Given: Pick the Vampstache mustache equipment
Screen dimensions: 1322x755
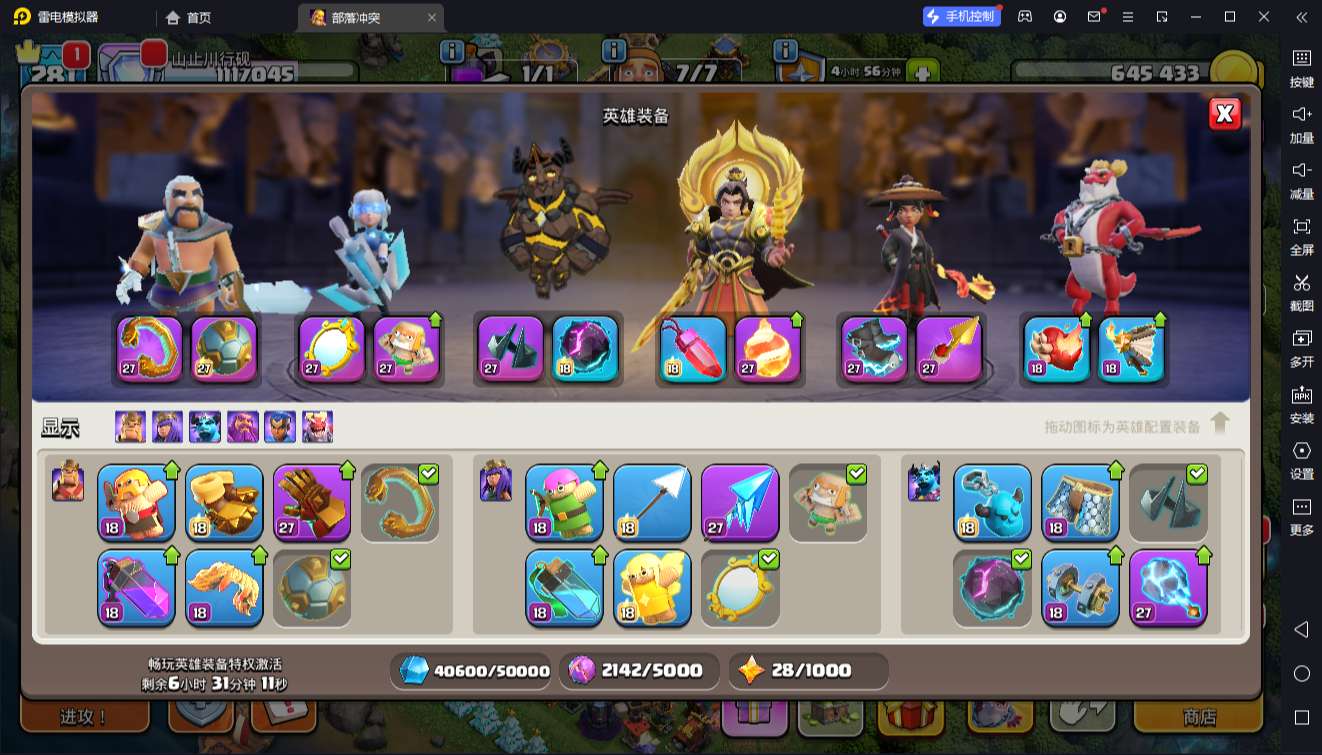Looking at the screenshot, I should (225, 588).
